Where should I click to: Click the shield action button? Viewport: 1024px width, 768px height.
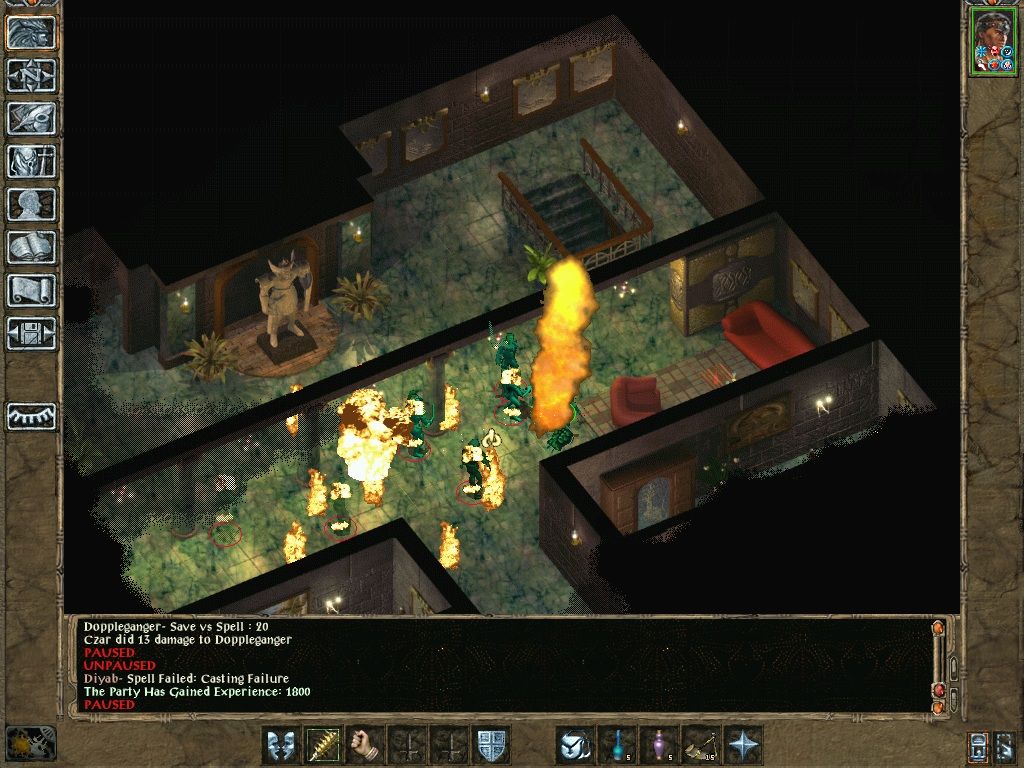[x=491, y=745]
